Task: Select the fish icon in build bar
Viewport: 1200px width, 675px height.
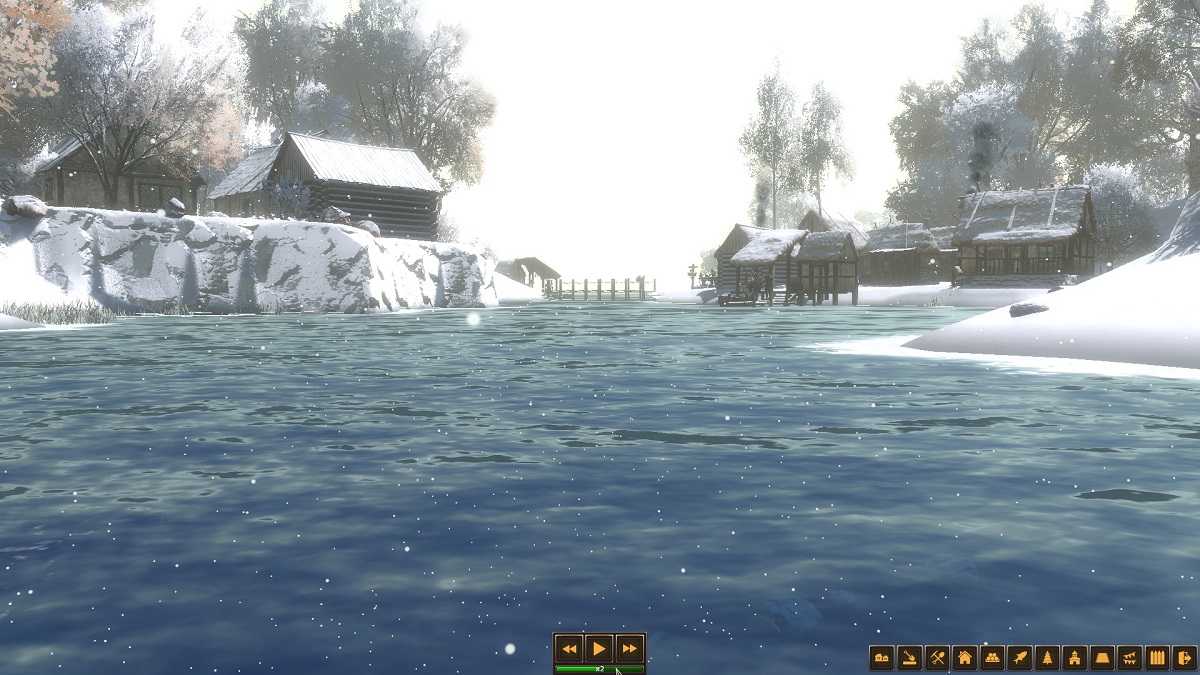Action: click(x=1019, y=658)
